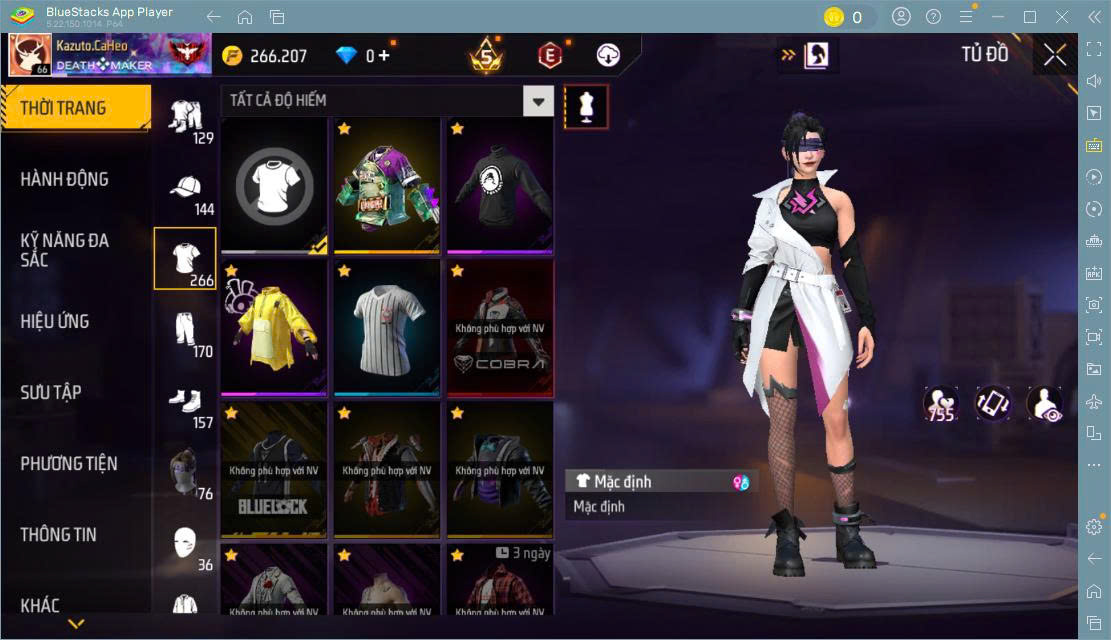Choose the PHƯƠNG TIỆN category
Image resolution: width=1111 pixels, height=640 pixels.
pyautogui.click(x=69, y=463)
